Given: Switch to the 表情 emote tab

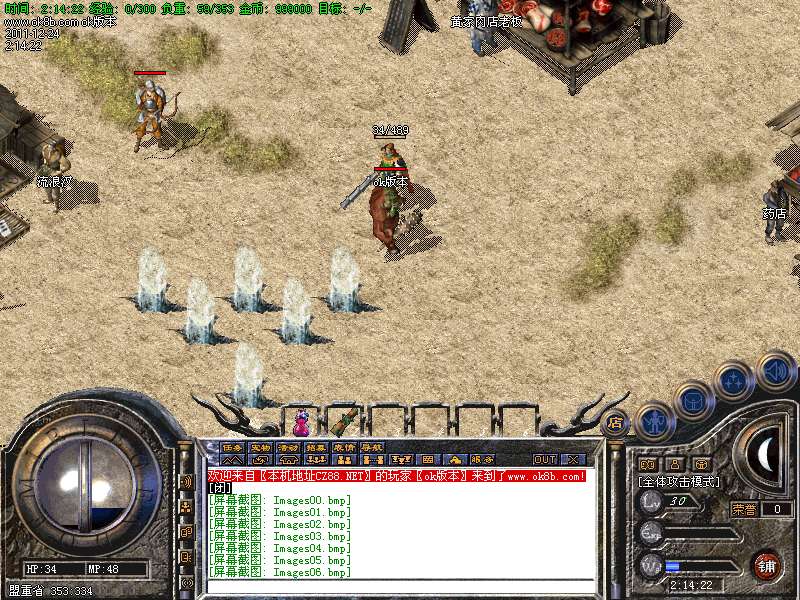Looking at the screenshot, I should coord(344,447).
